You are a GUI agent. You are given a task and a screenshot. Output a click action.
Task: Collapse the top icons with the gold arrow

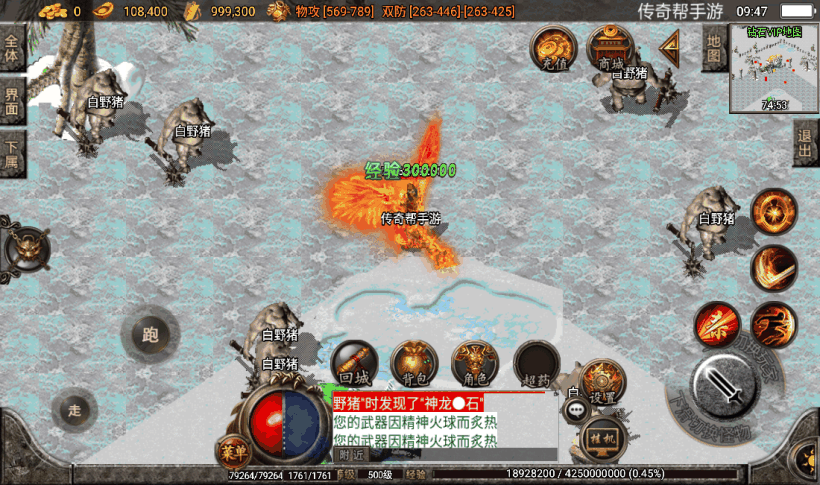click(668, 46)
